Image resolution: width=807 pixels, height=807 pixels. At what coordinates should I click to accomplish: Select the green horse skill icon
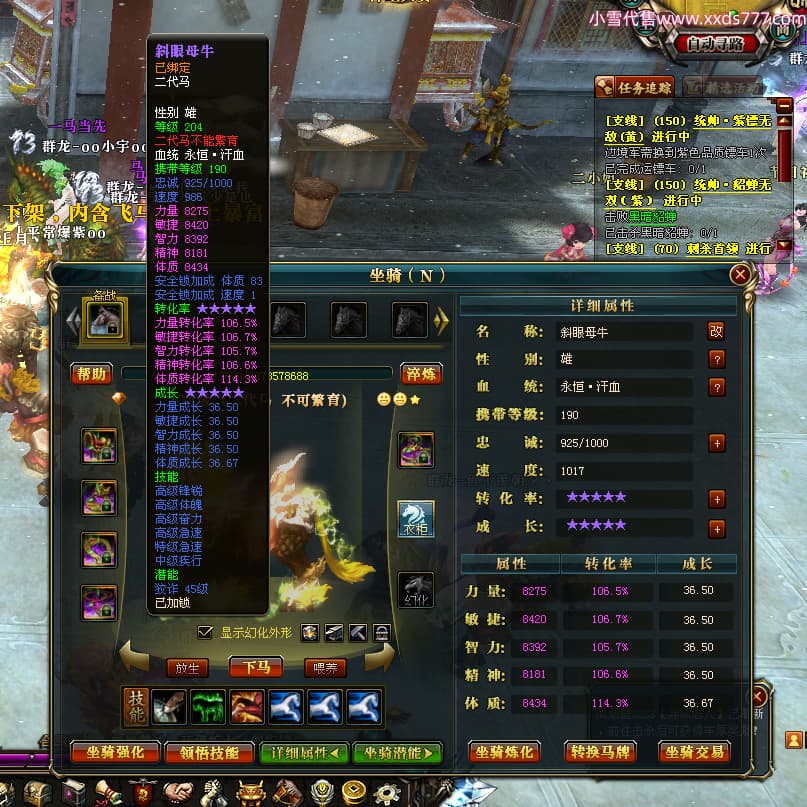coord(208,706)
